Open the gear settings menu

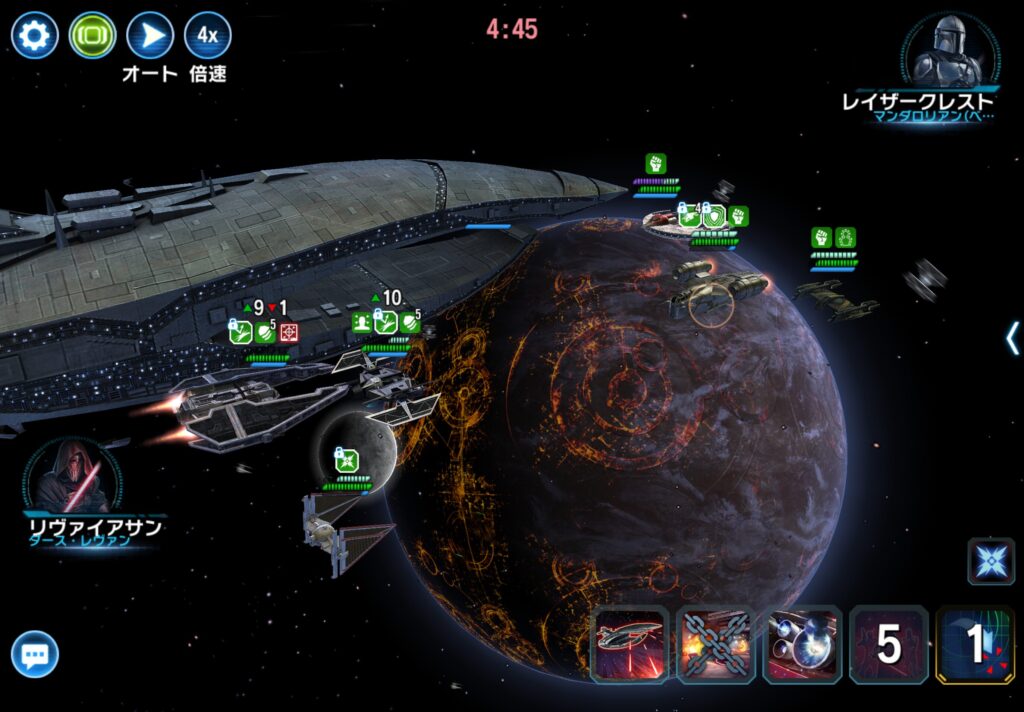[x=34, y=36]
